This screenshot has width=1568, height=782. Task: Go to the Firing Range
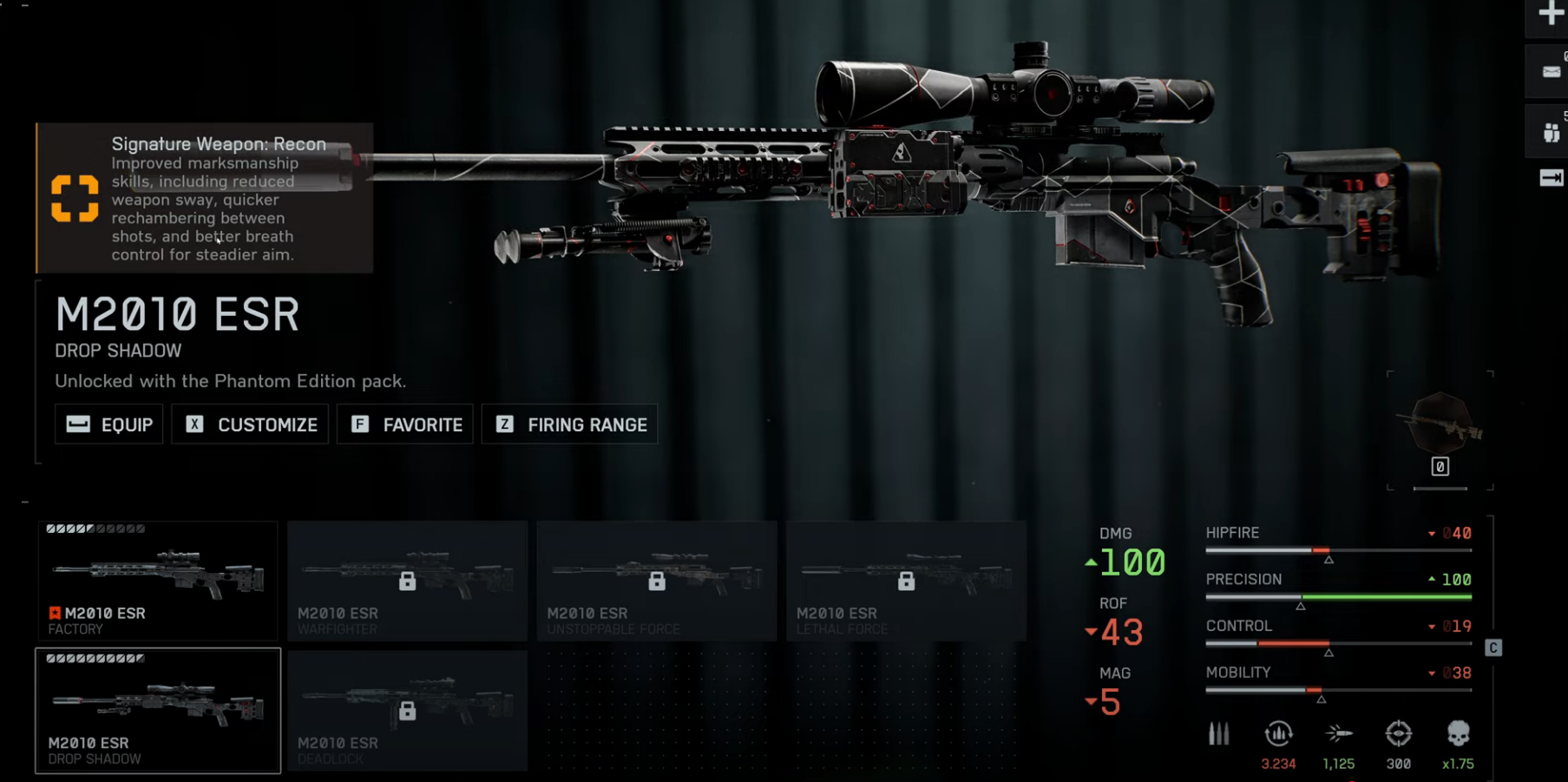pyautogui.click(x=569, y=424)
